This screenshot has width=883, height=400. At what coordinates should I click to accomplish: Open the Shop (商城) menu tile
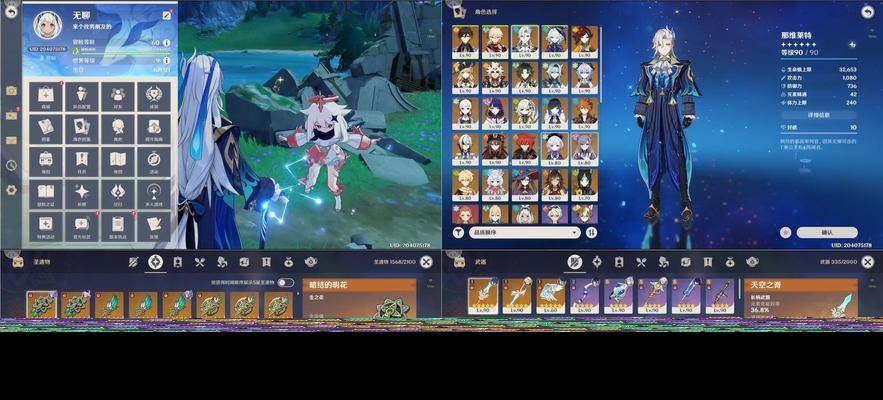pos(45,97)
